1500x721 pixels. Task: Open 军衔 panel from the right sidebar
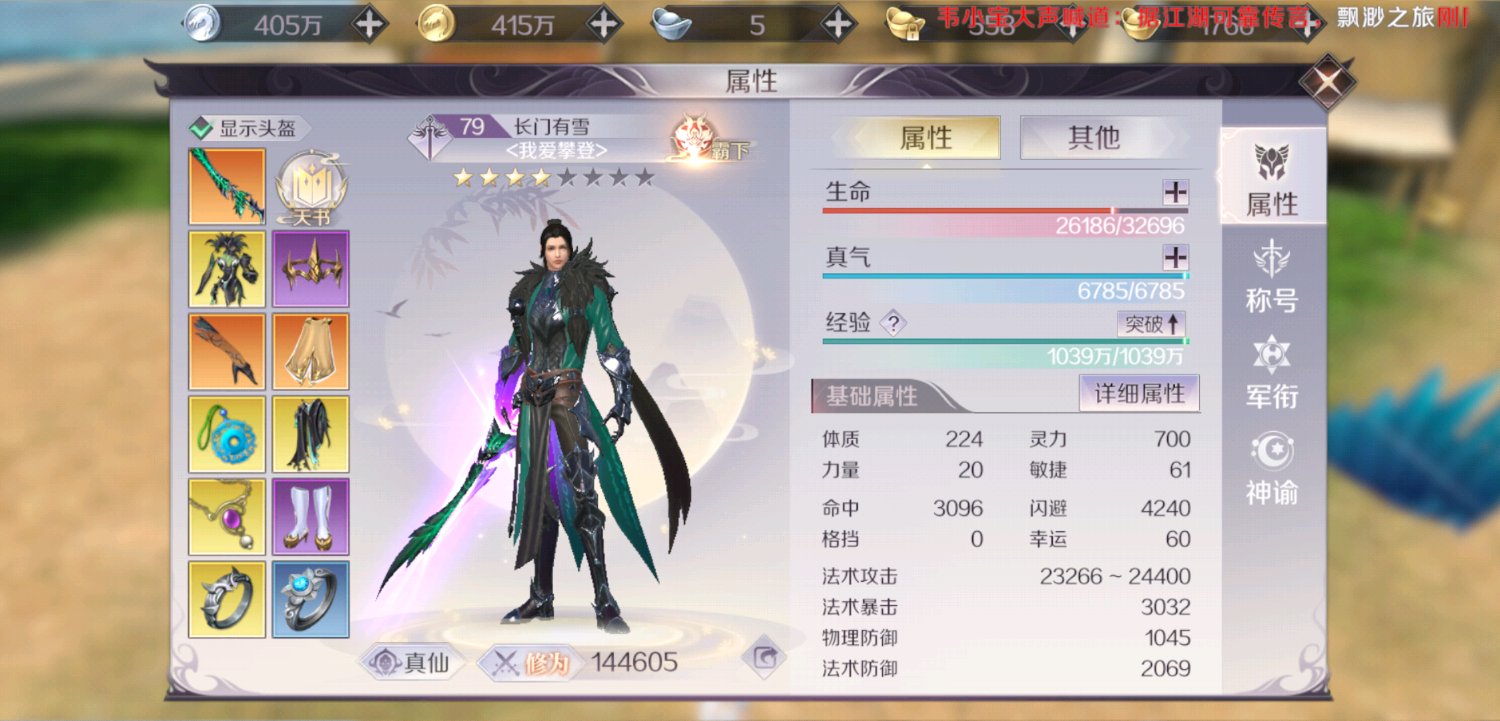(1272, 375)
